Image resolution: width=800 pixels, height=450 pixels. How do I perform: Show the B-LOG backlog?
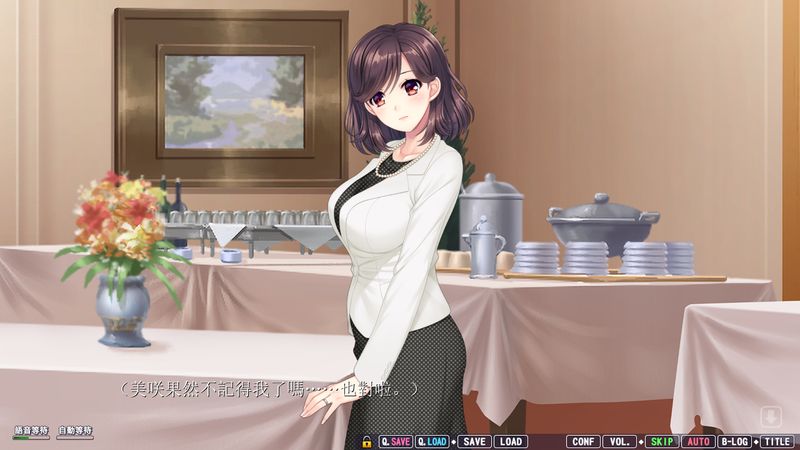[x=735, y=441]
